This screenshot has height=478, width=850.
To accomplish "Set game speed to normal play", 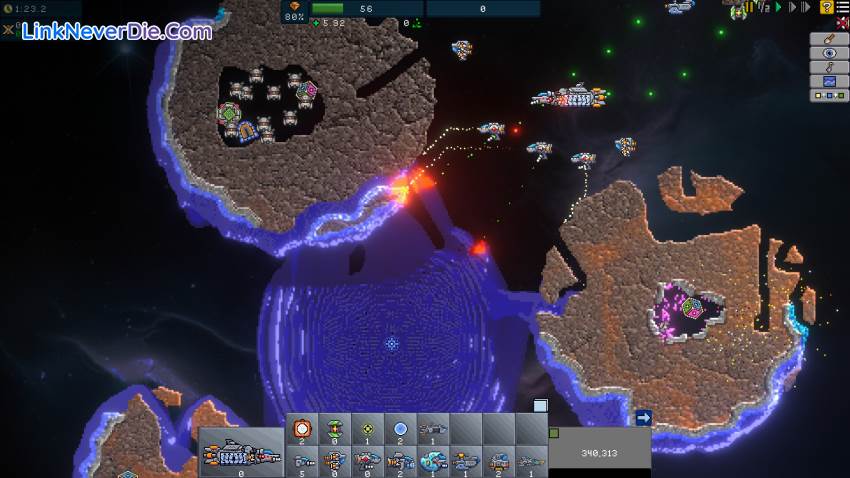I will coord(777,7).
